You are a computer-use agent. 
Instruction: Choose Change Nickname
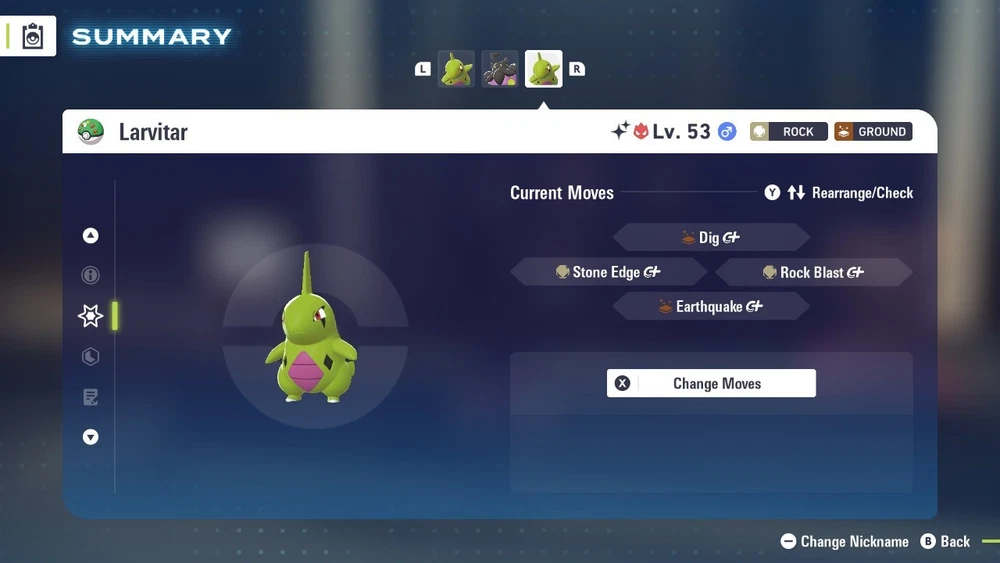[845, 541]
